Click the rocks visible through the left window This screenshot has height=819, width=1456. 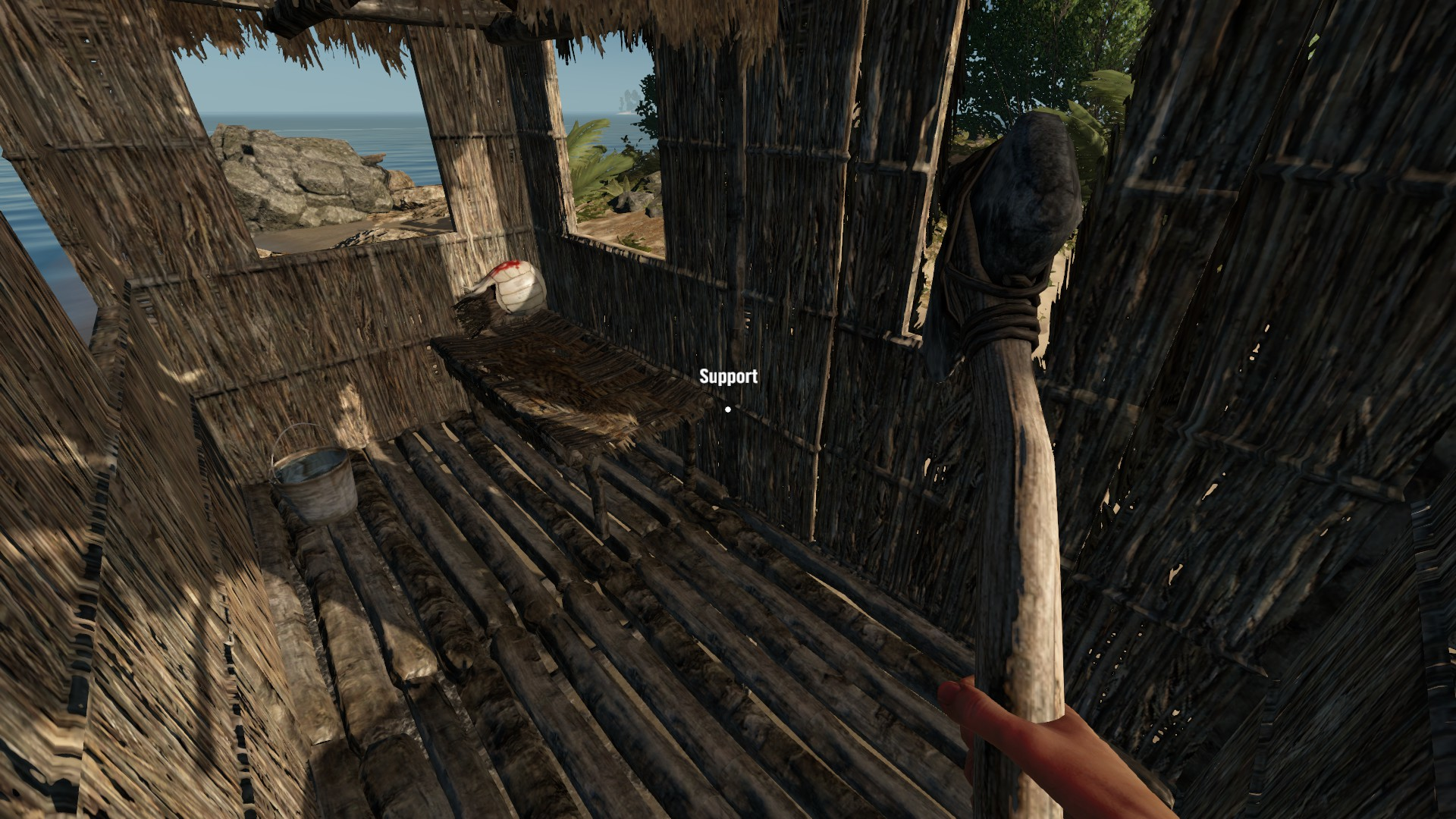[303, 174]
